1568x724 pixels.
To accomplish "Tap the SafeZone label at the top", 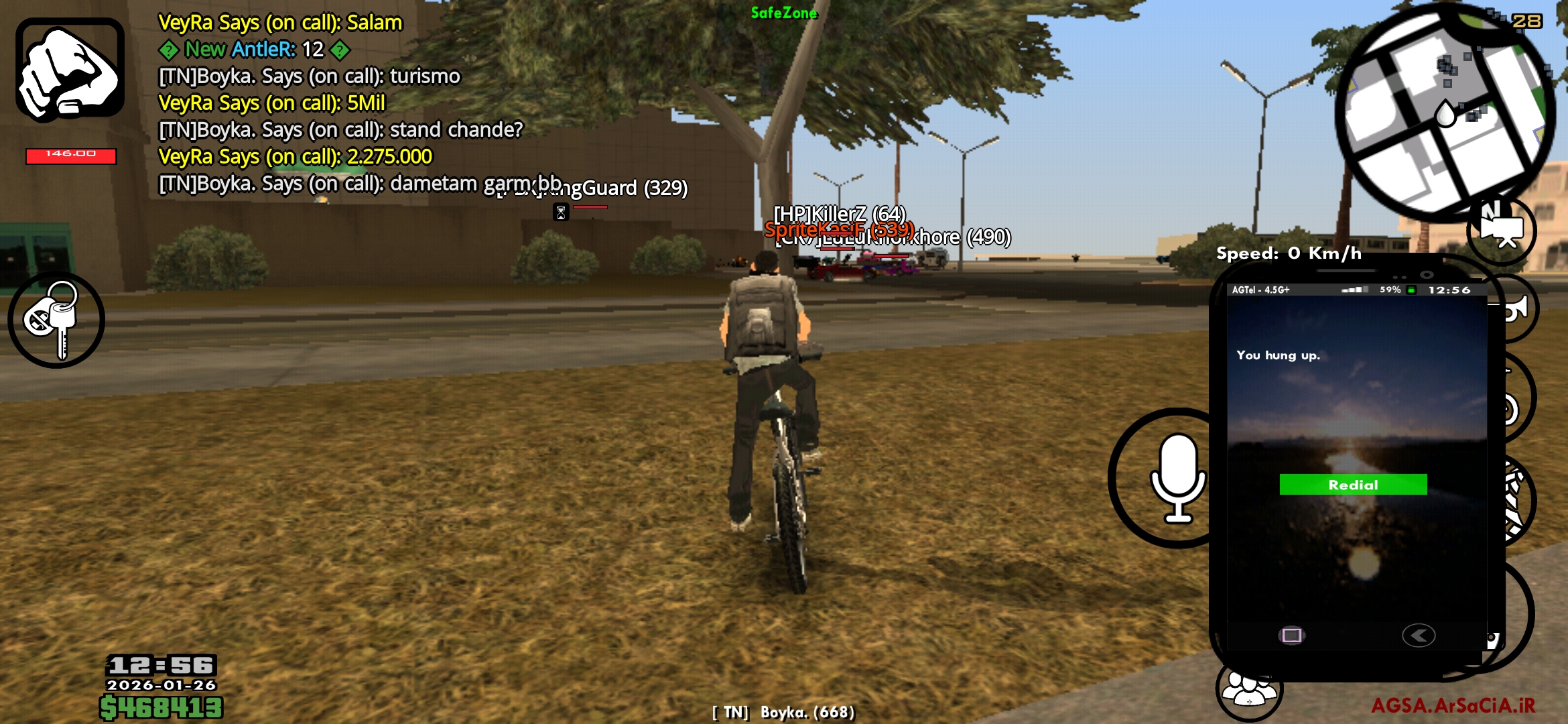I will [x=784, y=13].
